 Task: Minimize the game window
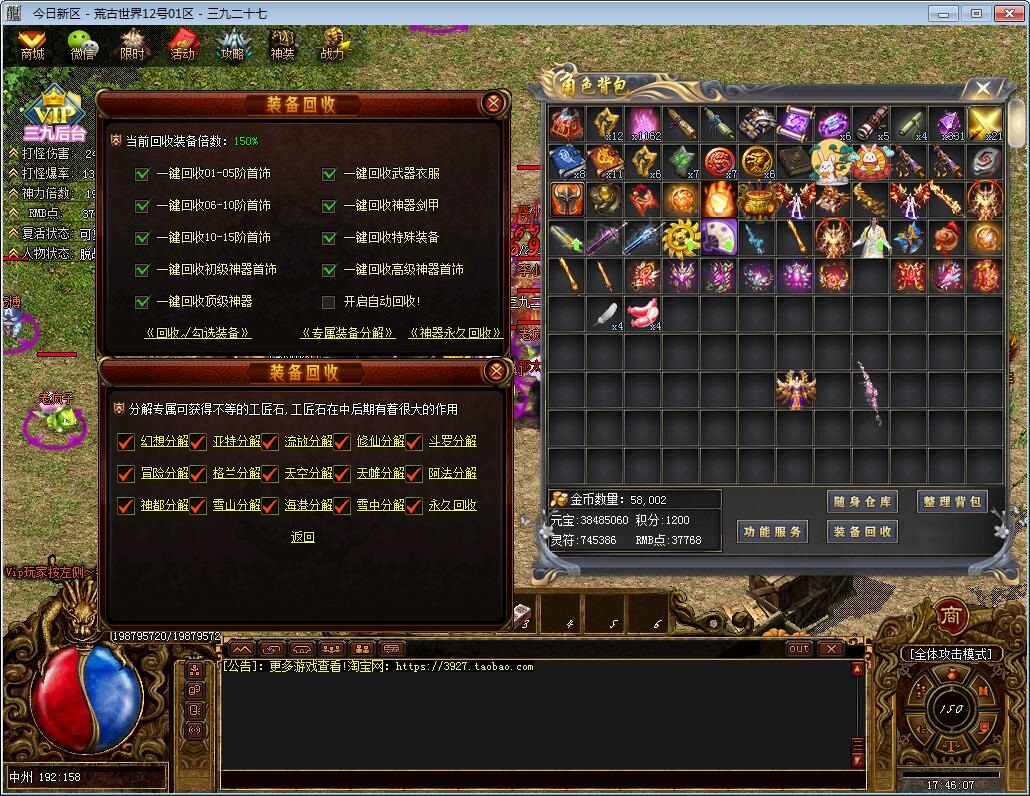942,13
